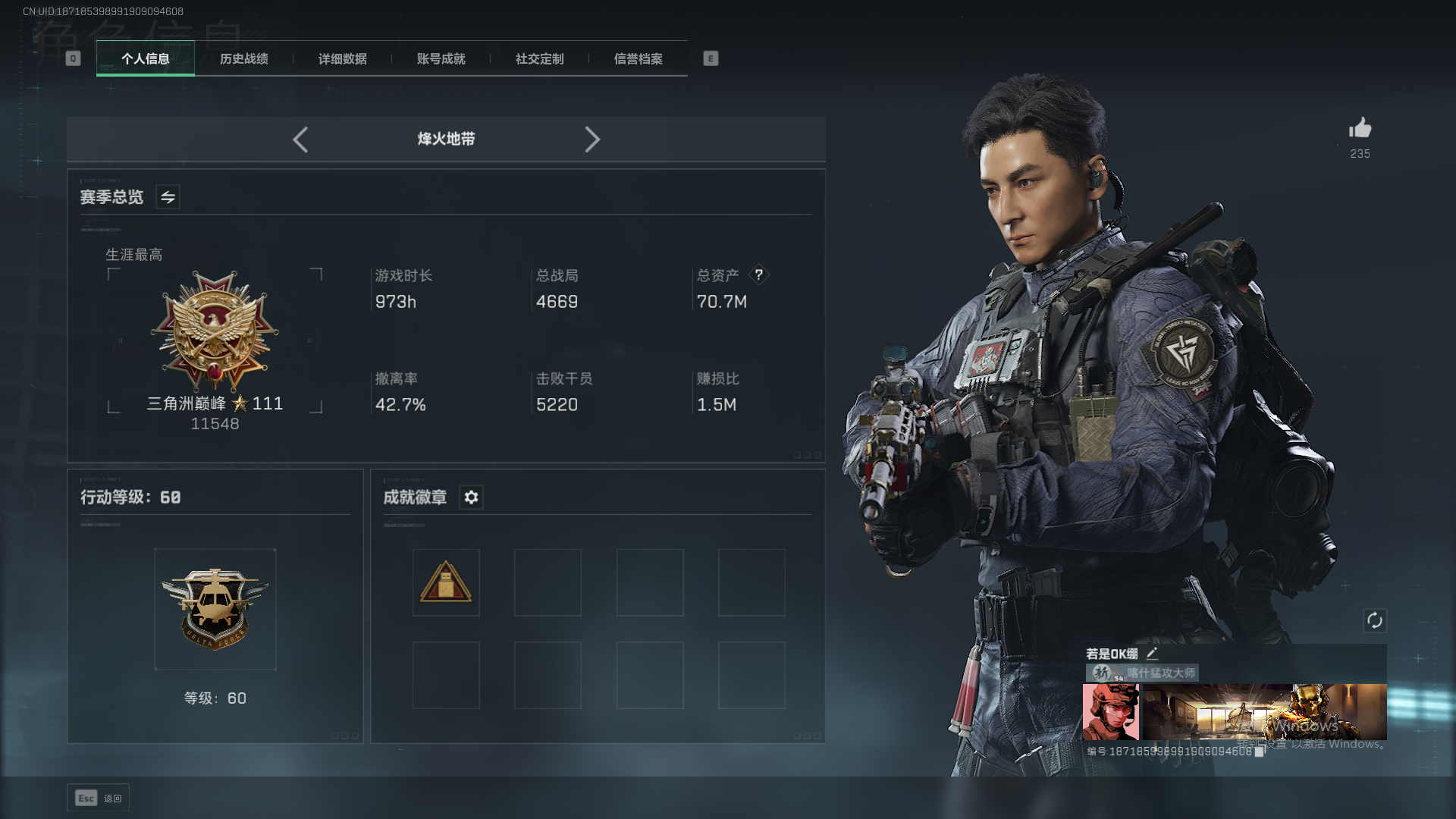Image resolution: width=1456 pixels, height=819 pixels.
Task: Select the 详细数据 tab
Action: (x=343, y=58)
